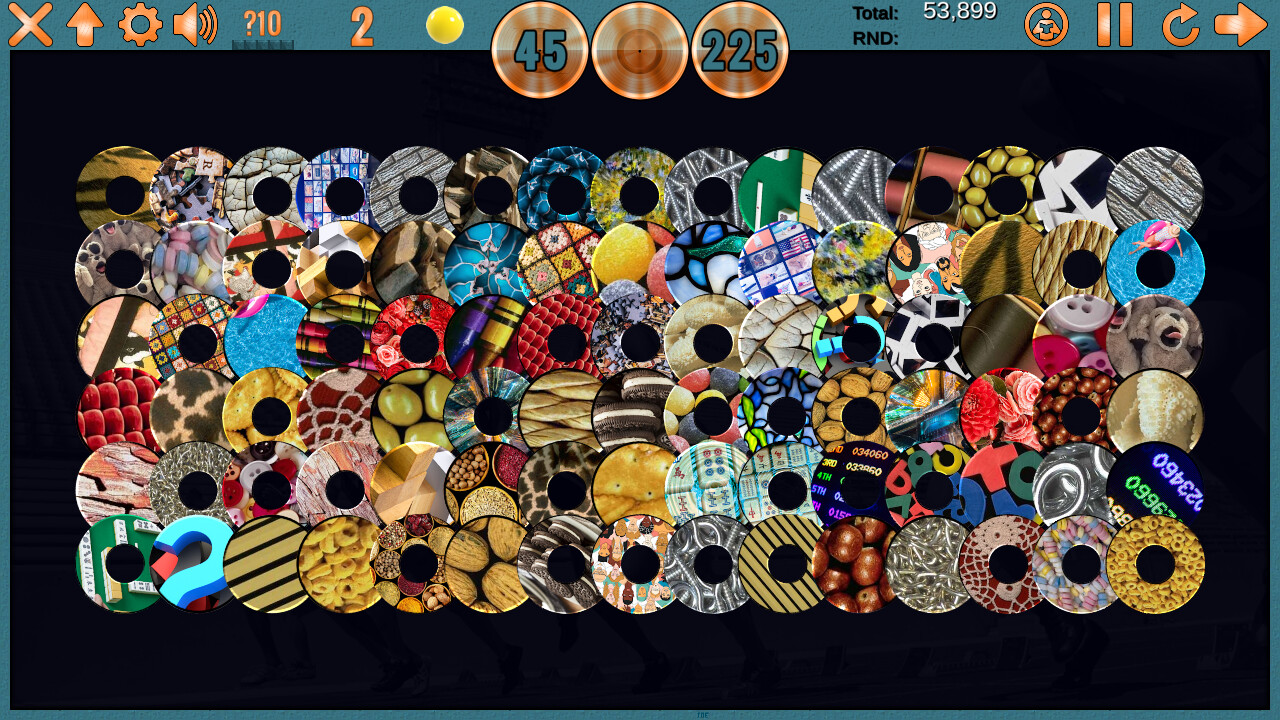Viewport: 1280px width, 720px height.
Task: Restart the round with the circular arrow
Action: pos(1180,27)
